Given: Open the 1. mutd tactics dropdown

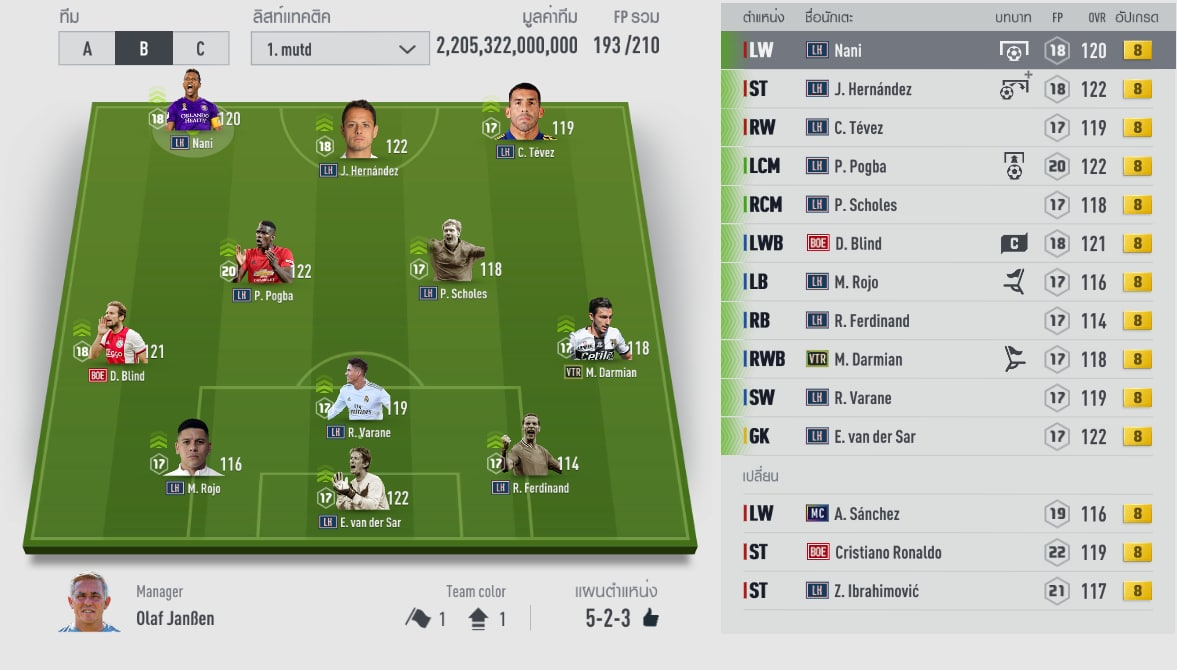Looking at the screenshot, I should tap(342, 48).
